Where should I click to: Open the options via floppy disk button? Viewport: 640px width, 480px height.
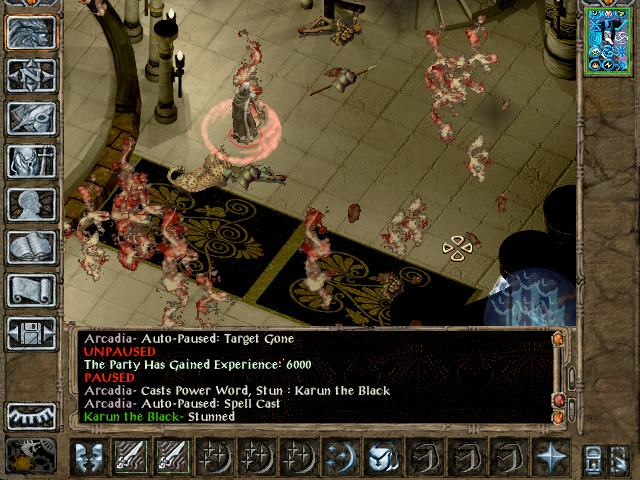click(32, 333)
